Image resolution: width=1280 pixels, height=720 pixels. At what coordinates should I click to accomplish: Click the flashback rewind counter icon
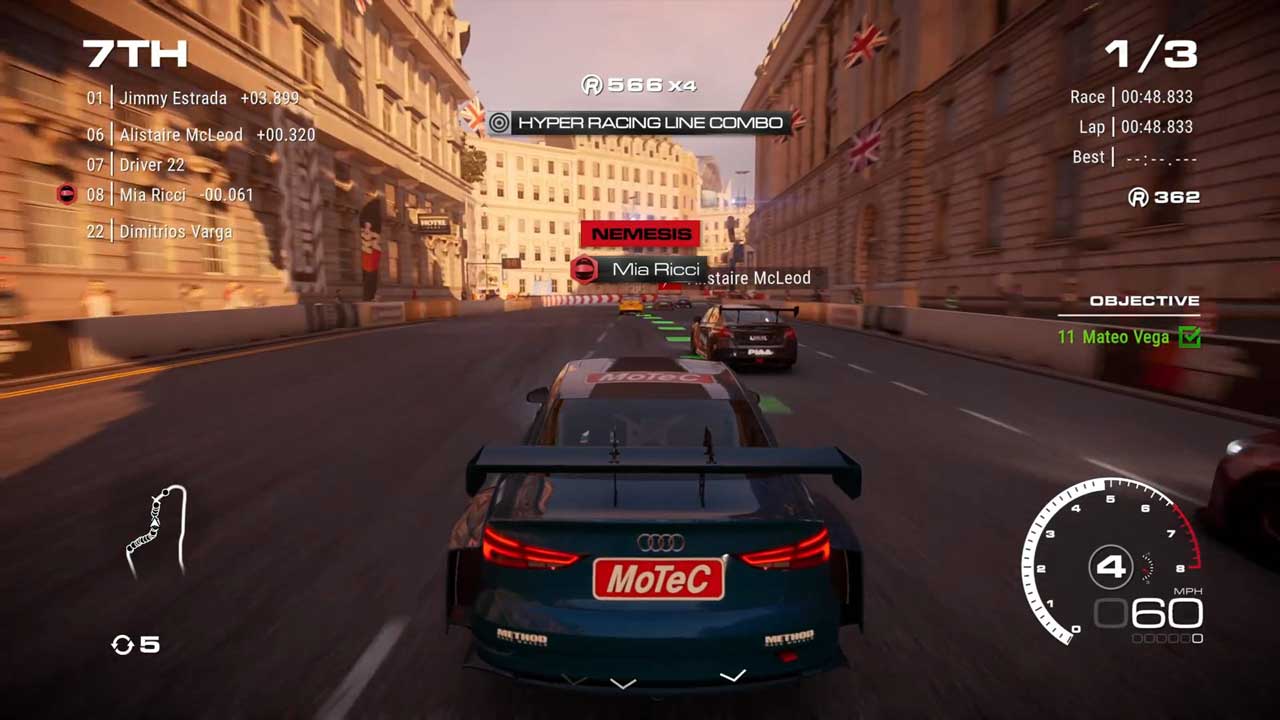coord(122,645)
